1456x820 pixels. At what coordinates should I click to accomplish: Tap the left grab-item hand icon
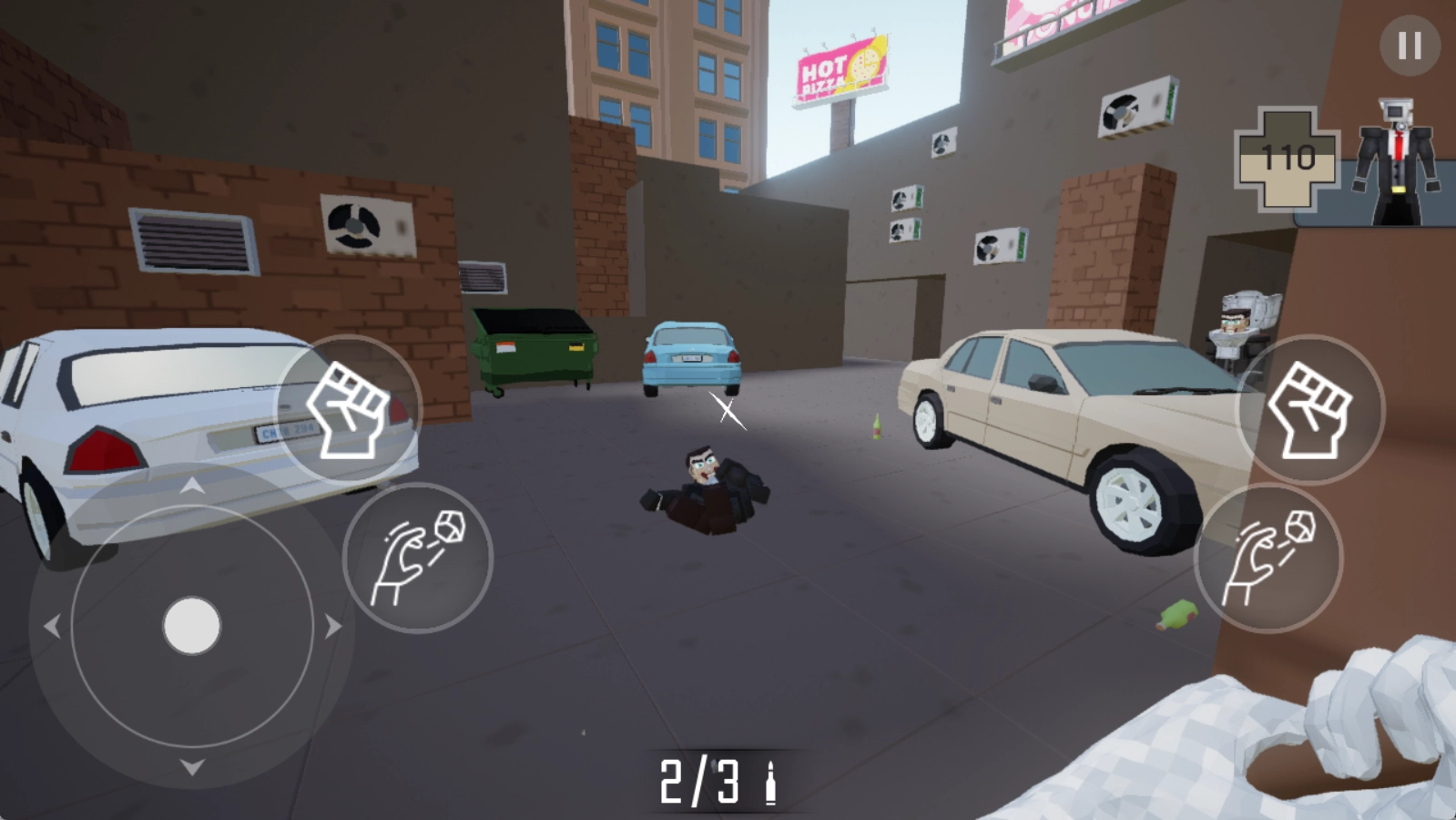pyautogui.click(x=417, y=556)
